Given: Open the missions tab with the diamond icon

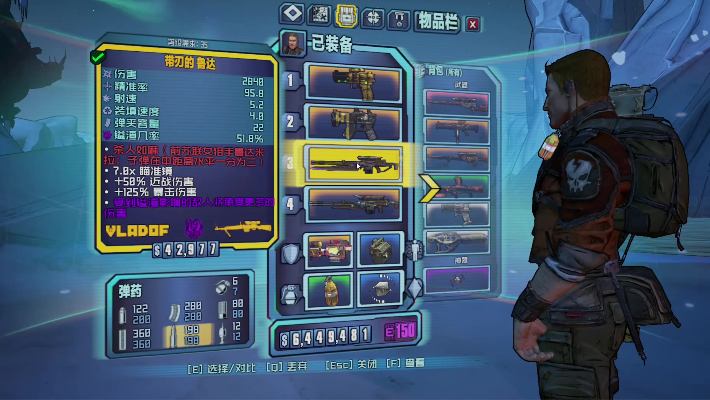Looking at the screenshot, I should click(291, 15).
